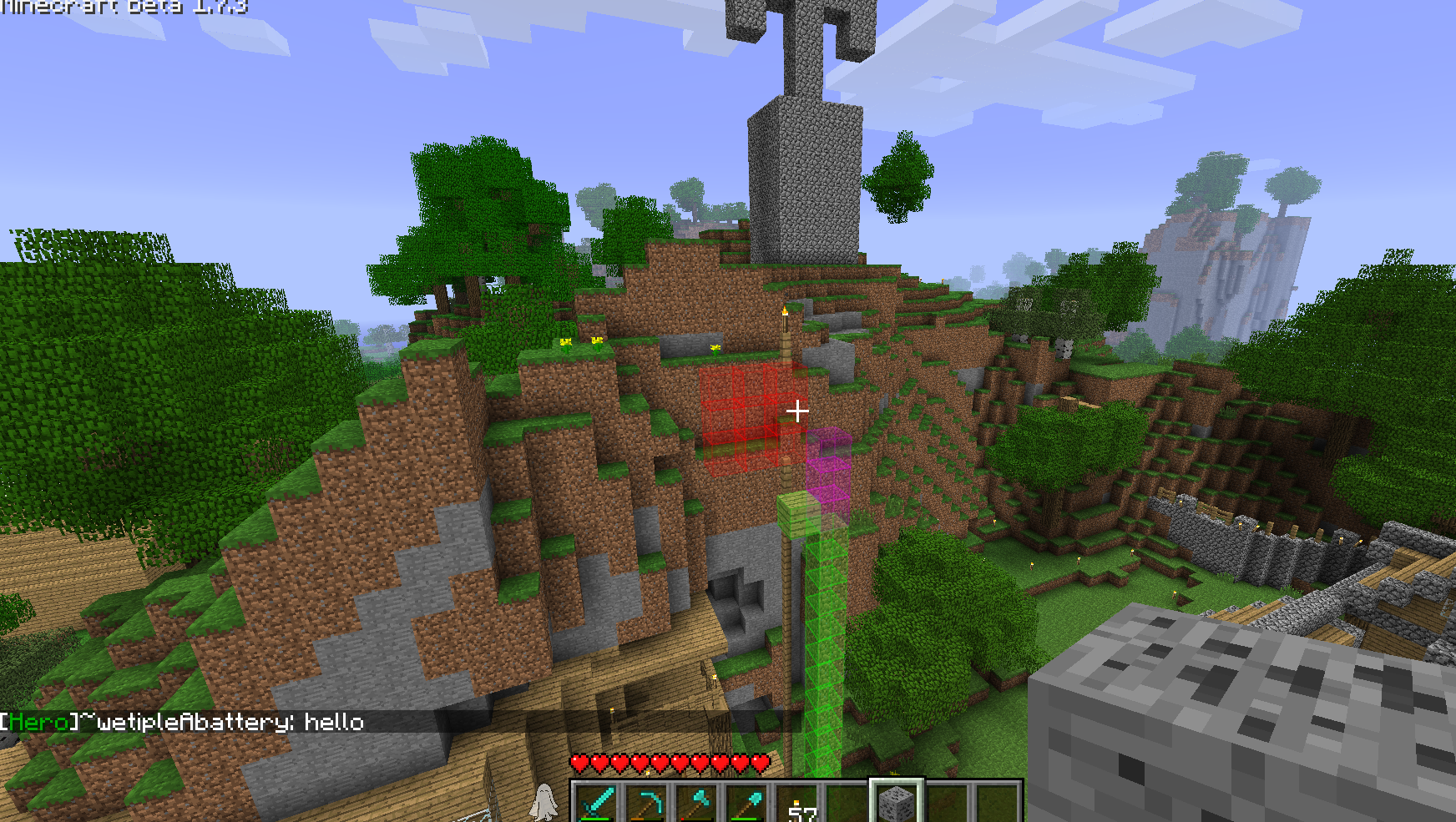Switch to the diamond shovel slot

(747, 804)
